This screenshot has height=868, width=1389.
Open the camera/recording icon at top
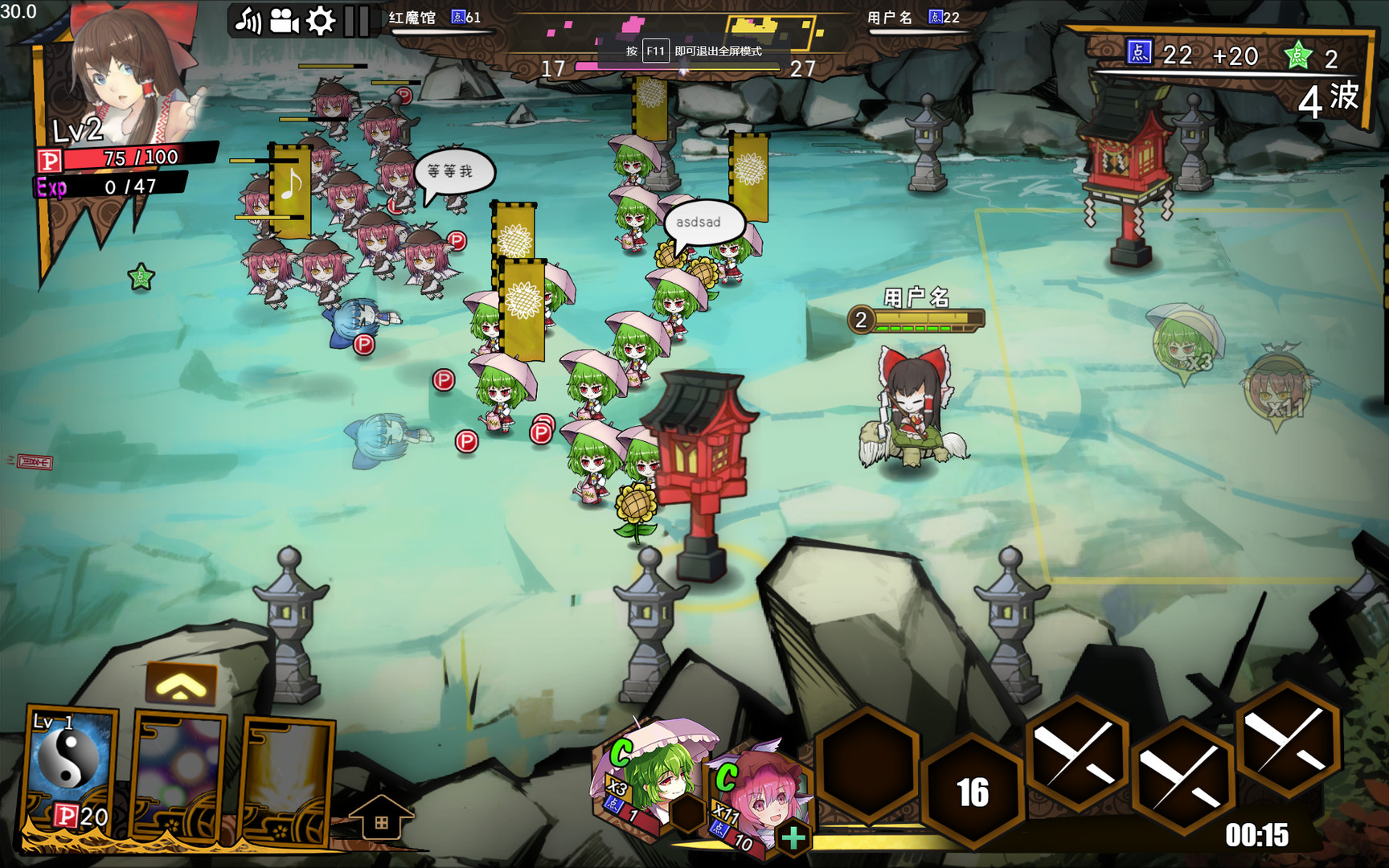point(283,23)
